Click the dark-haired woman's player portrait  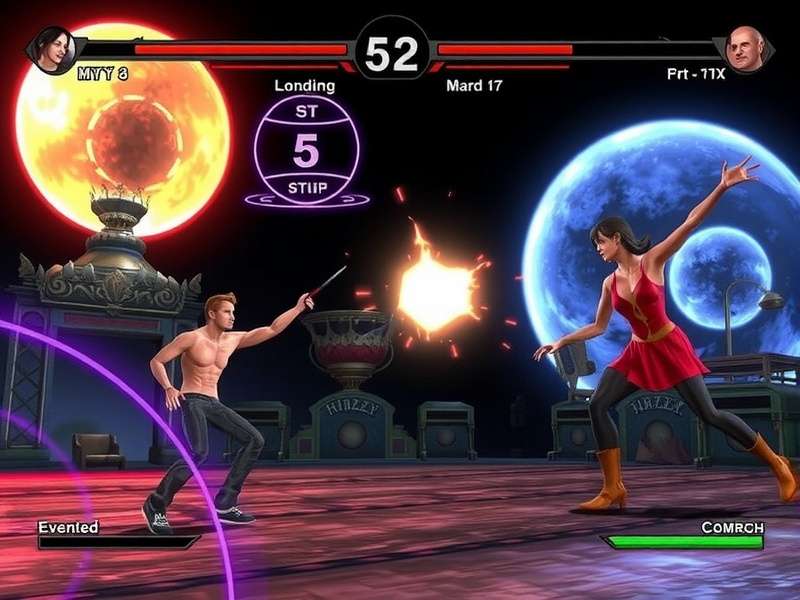click(x=52, y=48)
